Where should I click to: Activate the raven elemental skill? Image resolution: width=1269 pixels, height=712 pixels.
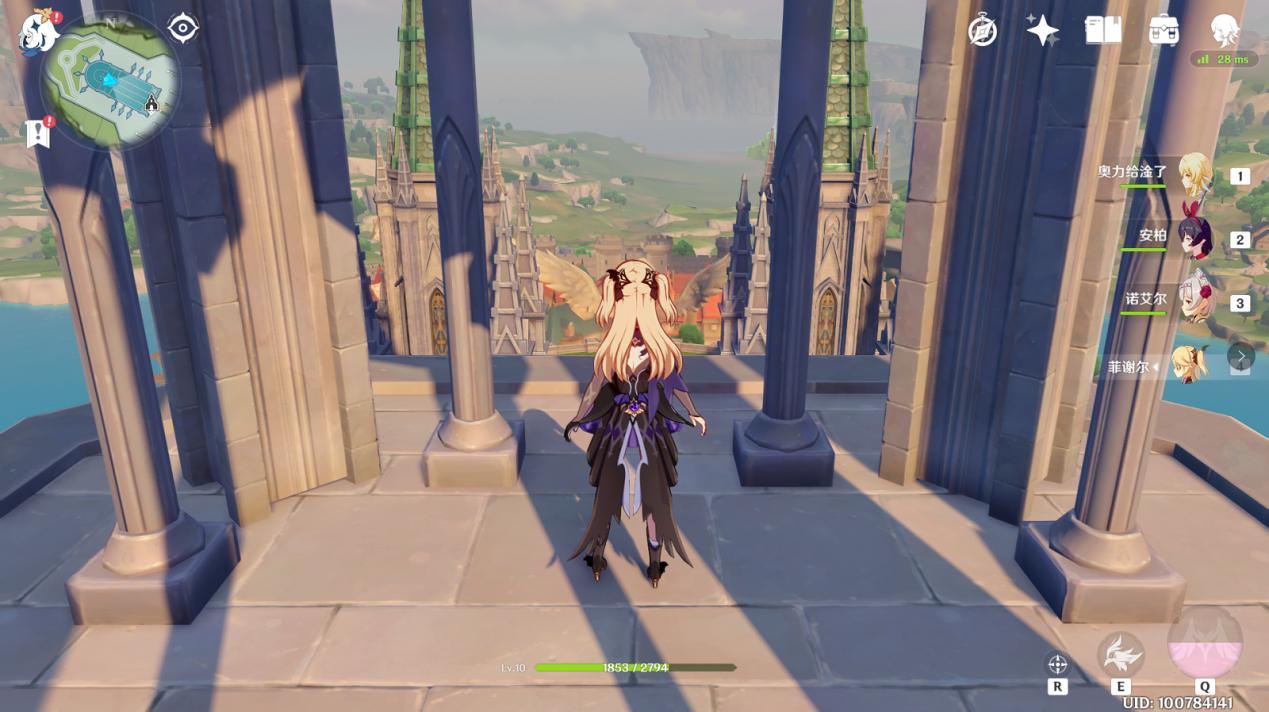[1121, 654]
